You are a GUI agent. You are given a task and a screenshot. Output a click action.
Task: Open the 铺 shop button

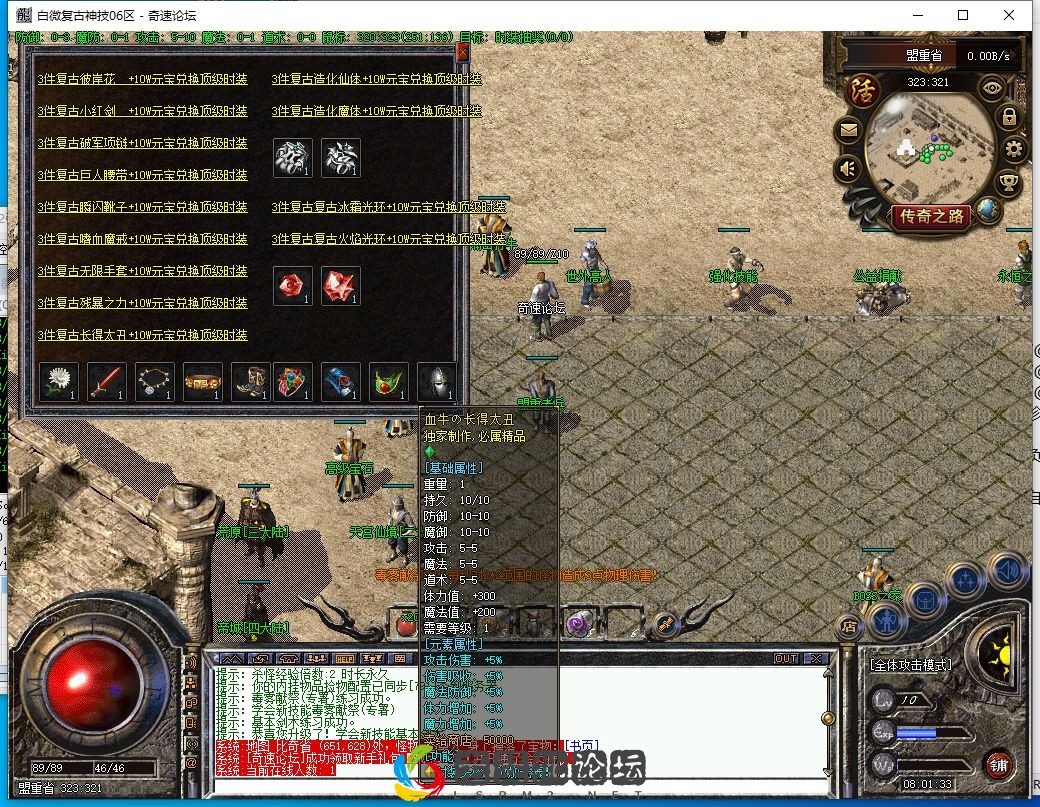pyautogui.click(x=997, y=764)
